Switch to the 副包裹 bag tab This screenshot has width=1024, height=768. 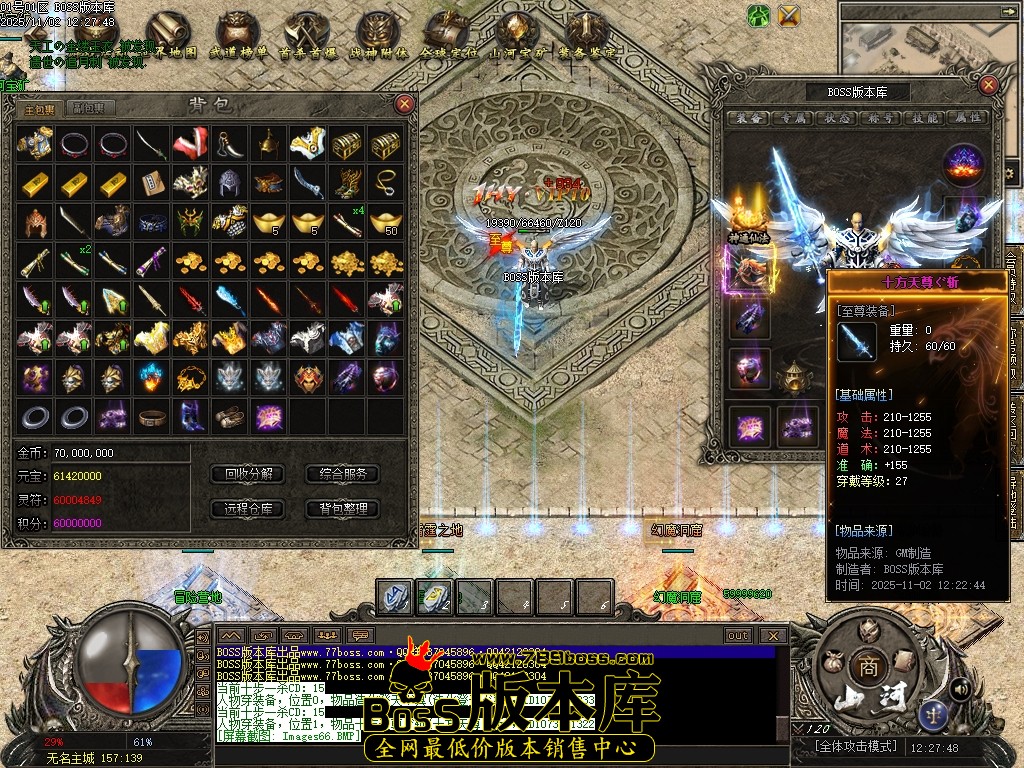87,108
